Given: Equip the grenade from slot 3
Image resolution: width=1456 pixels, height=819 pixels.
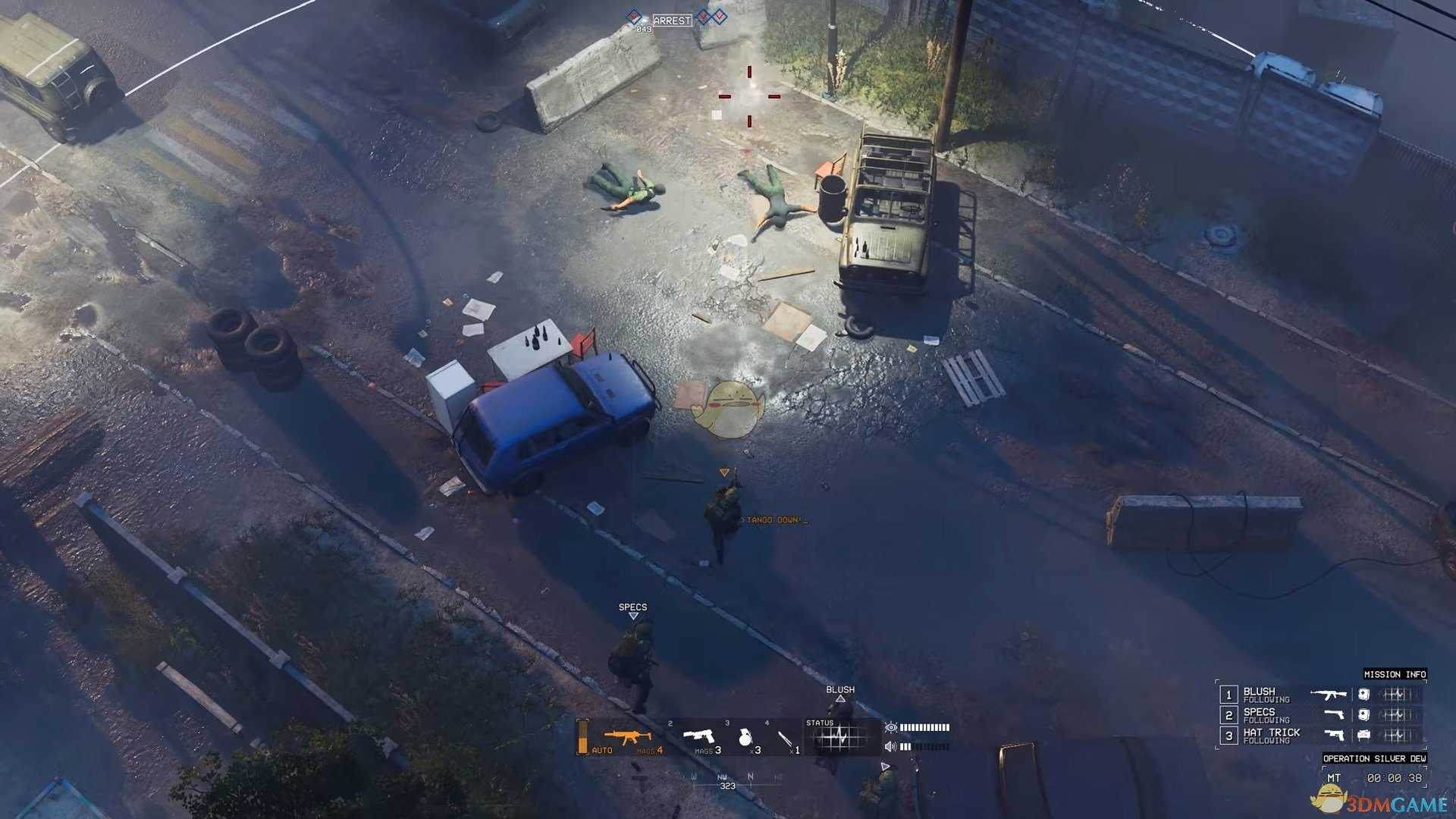Looking at the screenshot, I should click(745, 737).
